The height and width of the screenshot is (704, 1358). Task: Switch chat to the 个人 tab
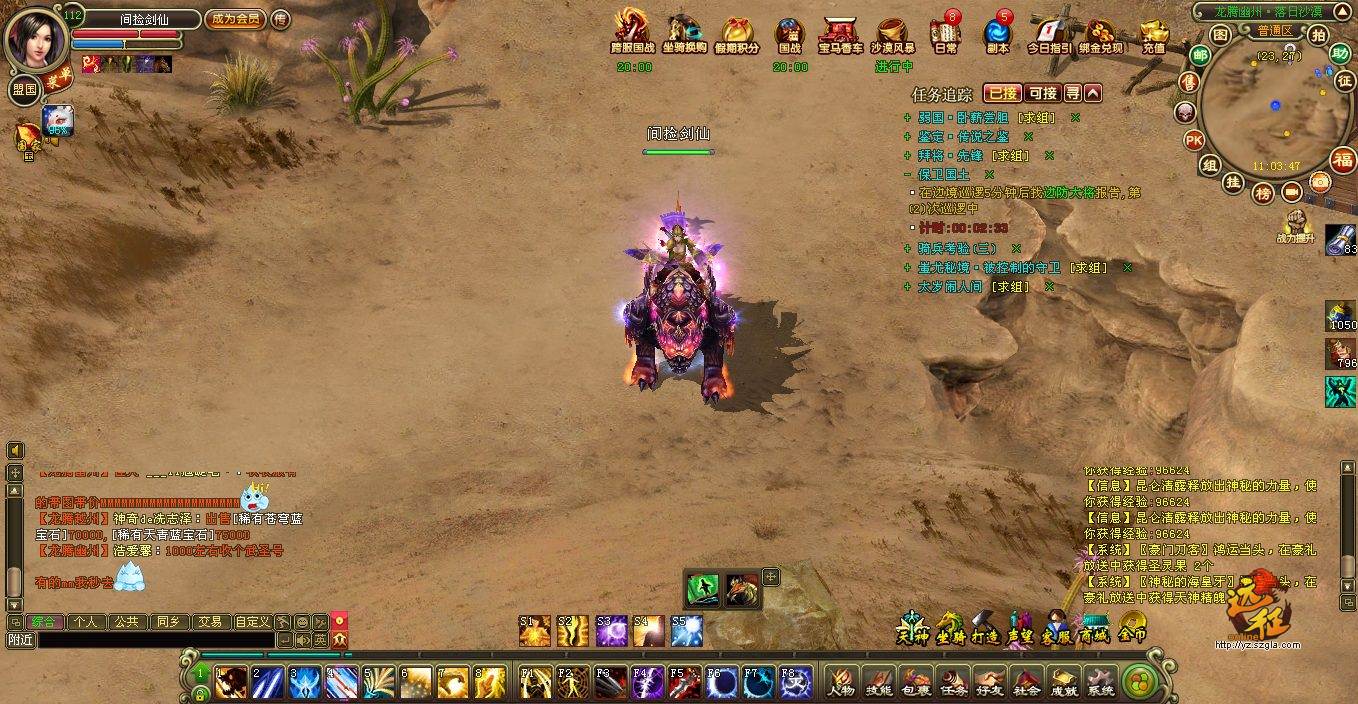point(86,621)
